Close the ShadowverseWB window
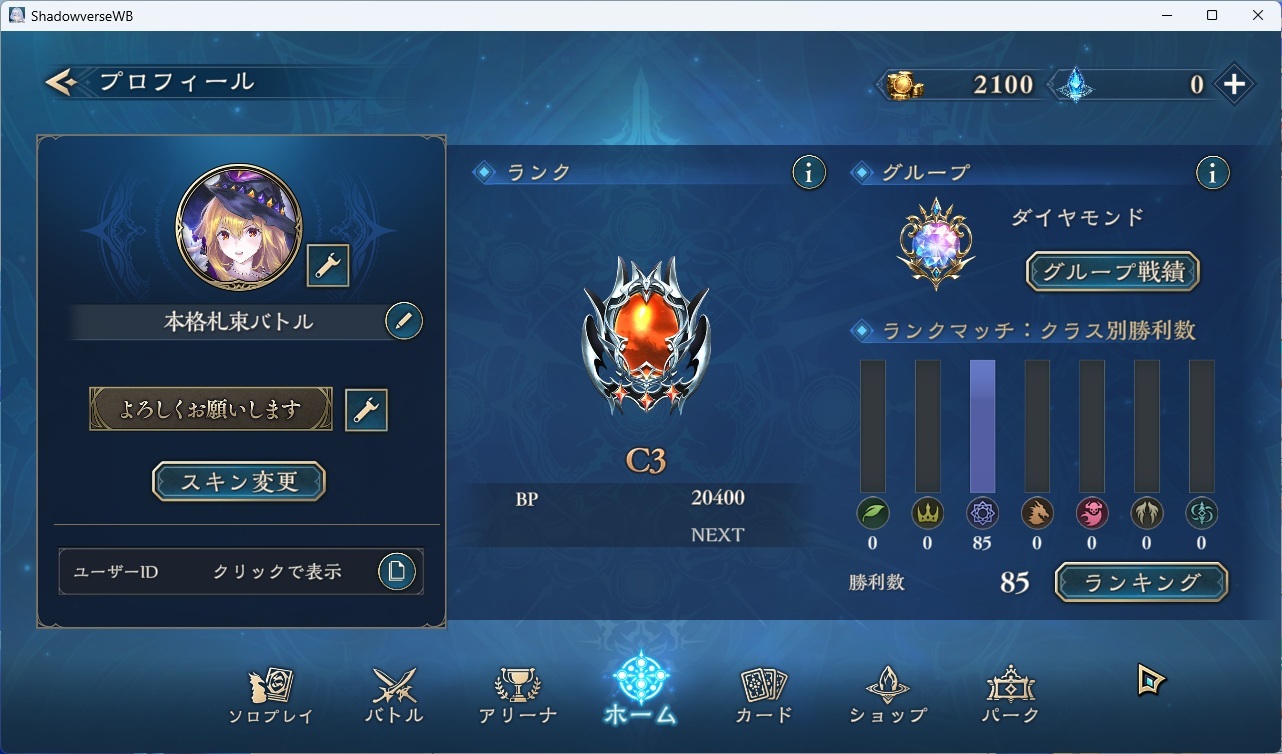Screen dimensions: 1282x754 coord(1258,15)
